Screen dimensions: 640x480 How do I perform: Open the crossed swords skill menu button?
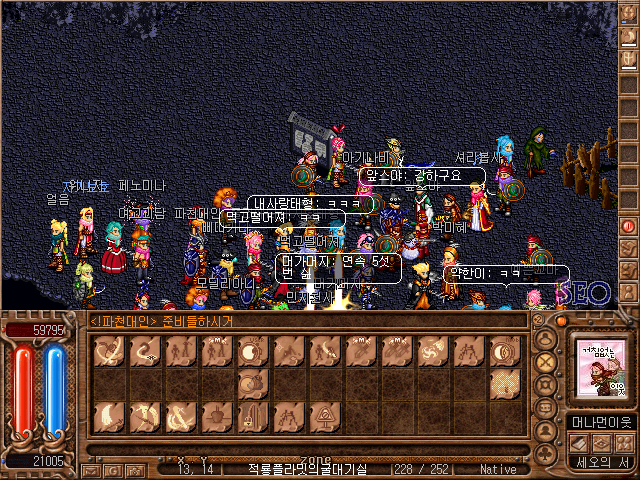tap(545, 361)
